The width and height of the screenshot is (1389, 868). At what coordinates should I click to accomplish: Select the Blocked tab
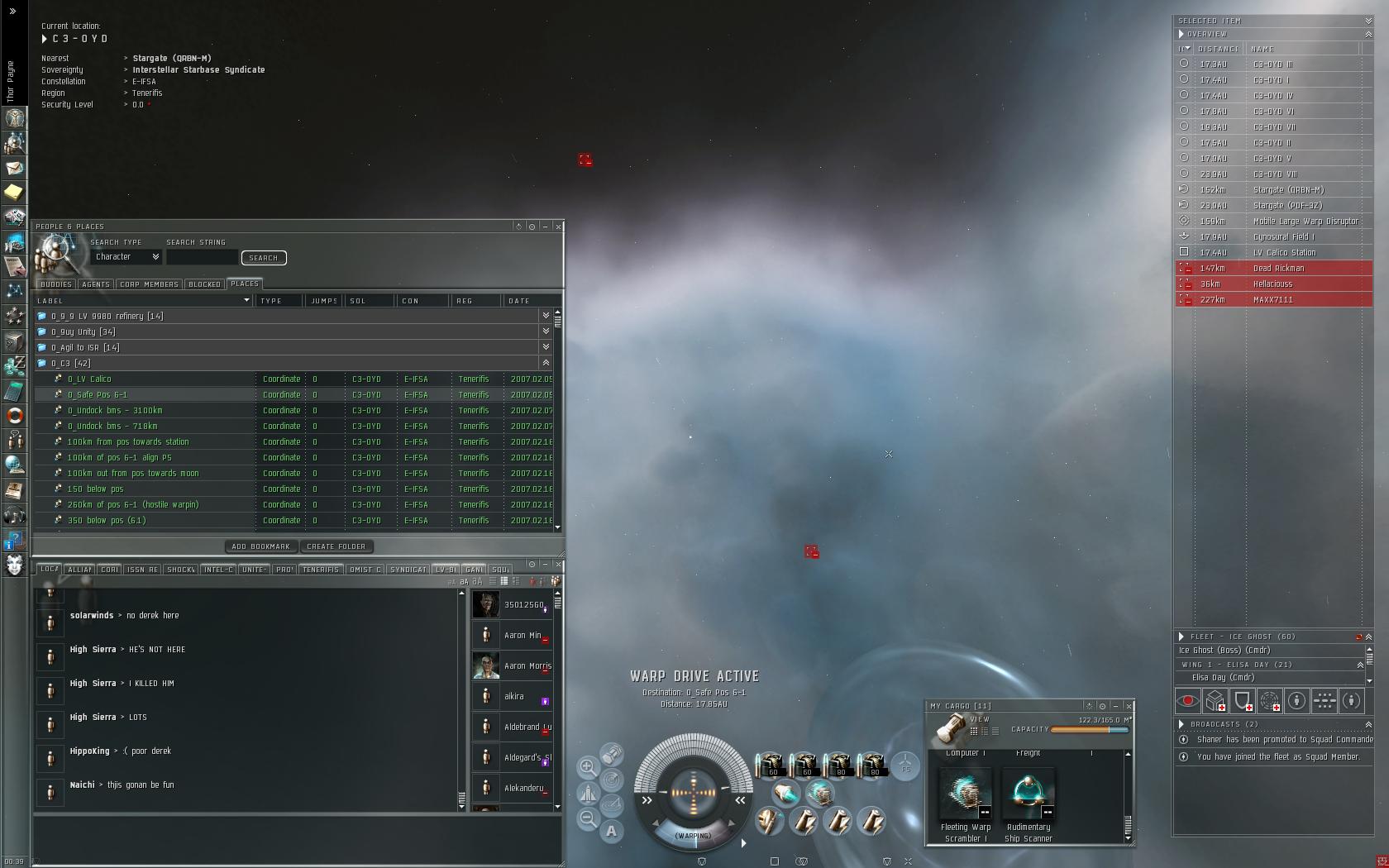204,284
